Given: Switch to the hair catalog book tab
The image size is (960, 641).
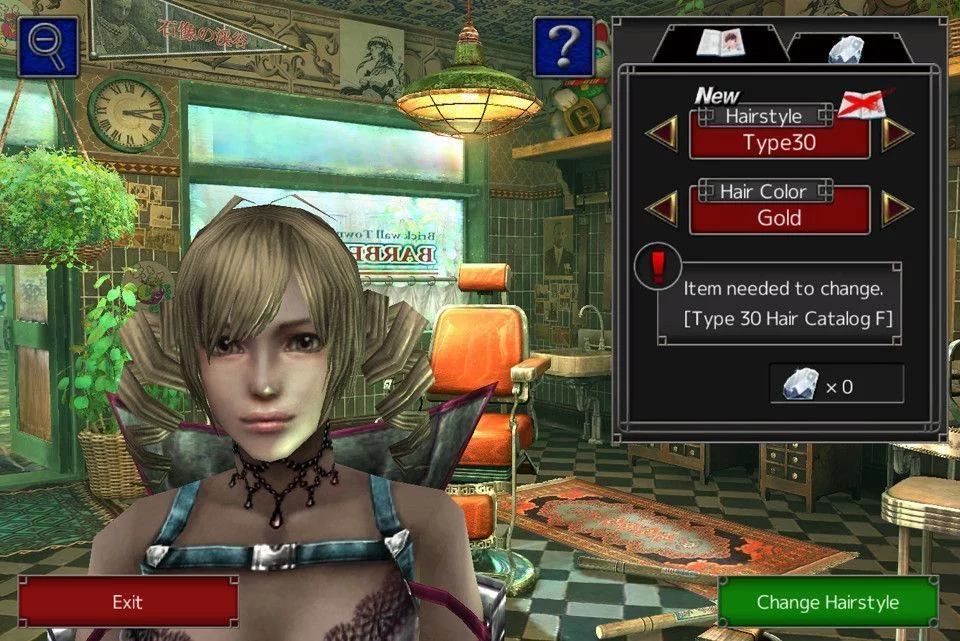Looking at the screenshot, I should coord(721,43).
